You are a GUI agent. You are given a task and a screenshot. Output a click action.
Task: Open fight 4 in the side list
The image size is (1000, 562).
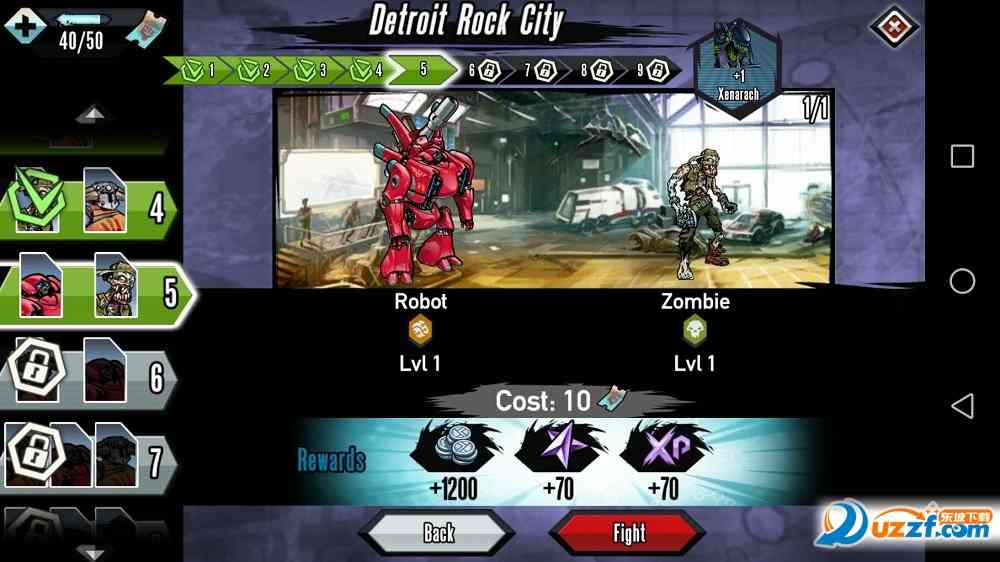click(x=90, y=208)
